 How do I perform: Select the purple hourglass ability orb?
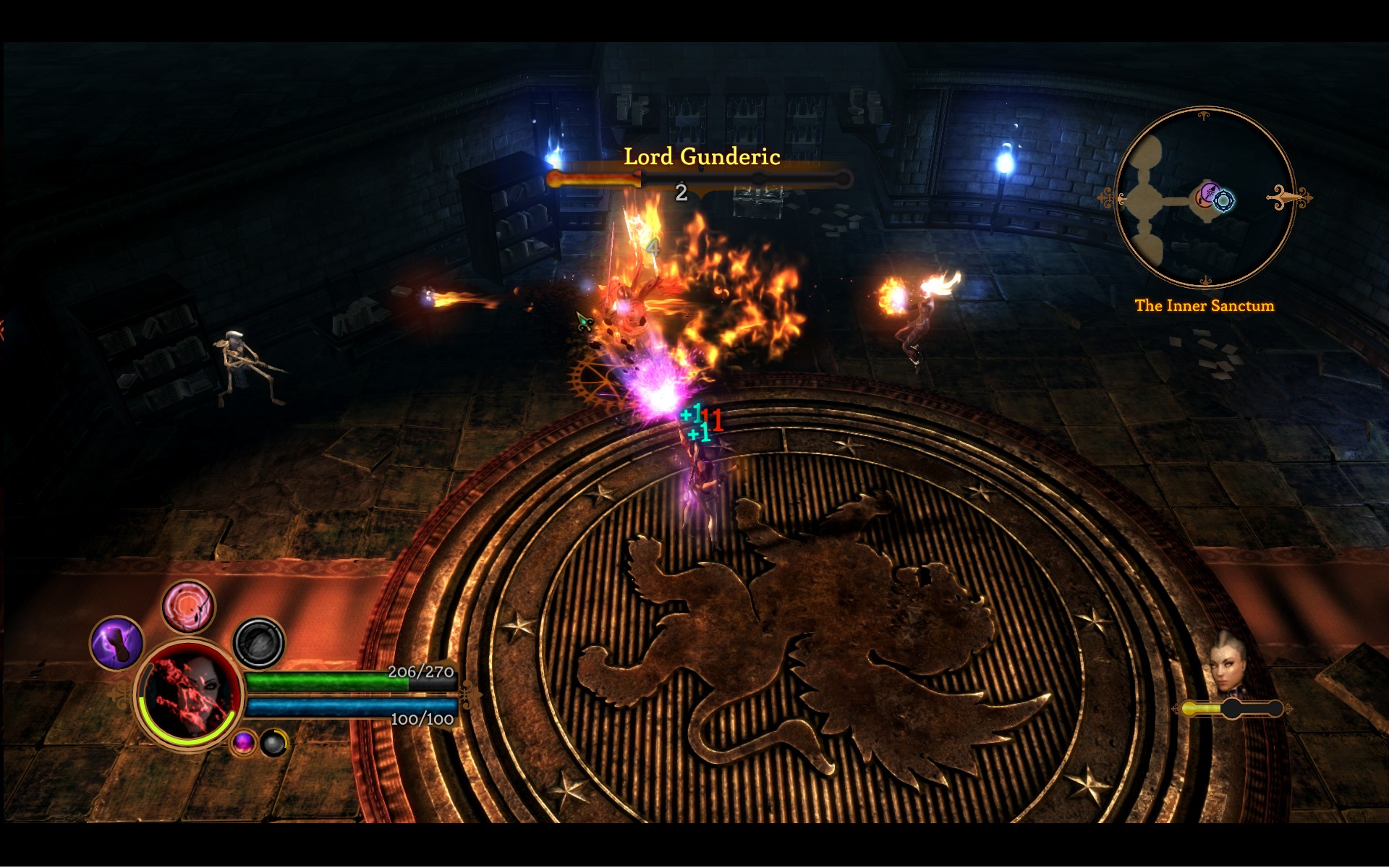tap(117, 644)
